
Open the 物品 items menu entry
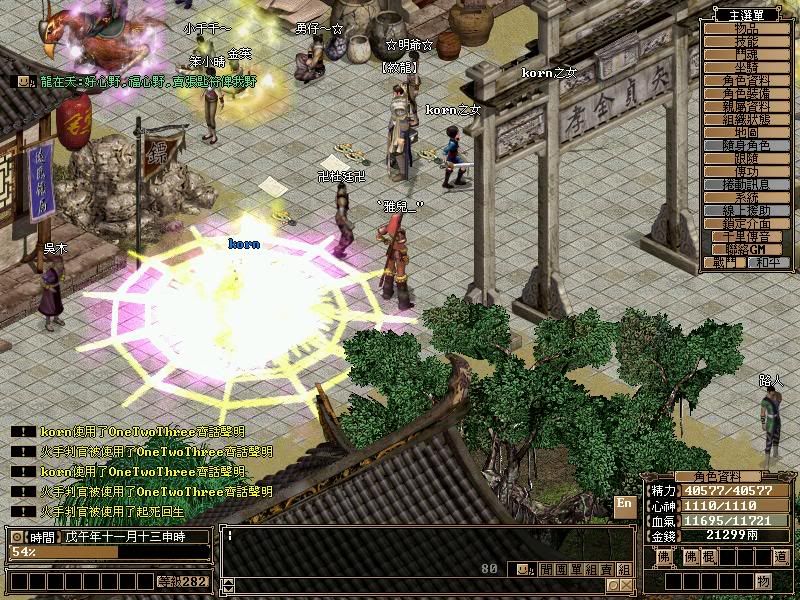(x=746, y=29)
